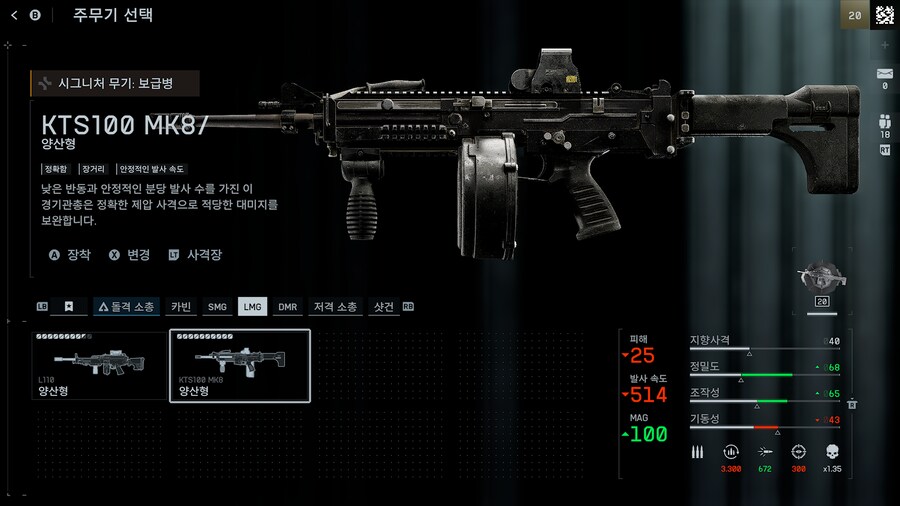Select the SMG weapon tab

[x=217, y=307]
